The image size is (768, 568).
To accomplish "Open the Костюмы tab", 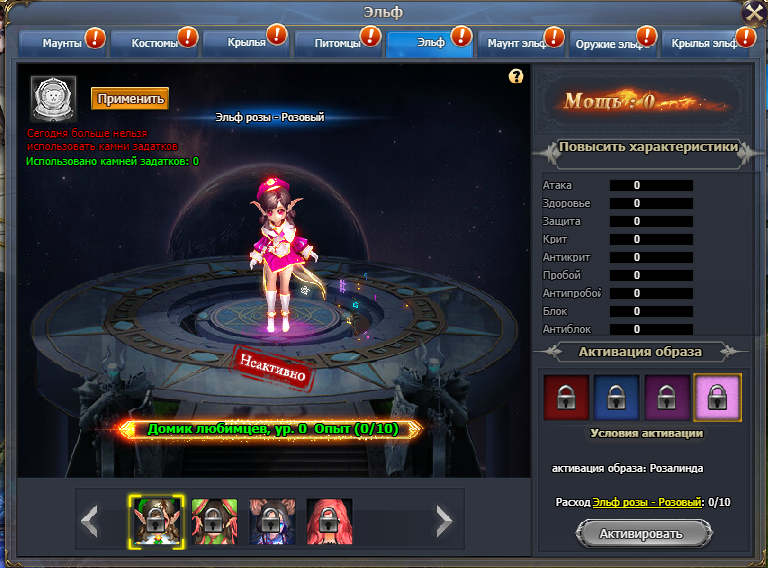I will (x=153, y=43).
